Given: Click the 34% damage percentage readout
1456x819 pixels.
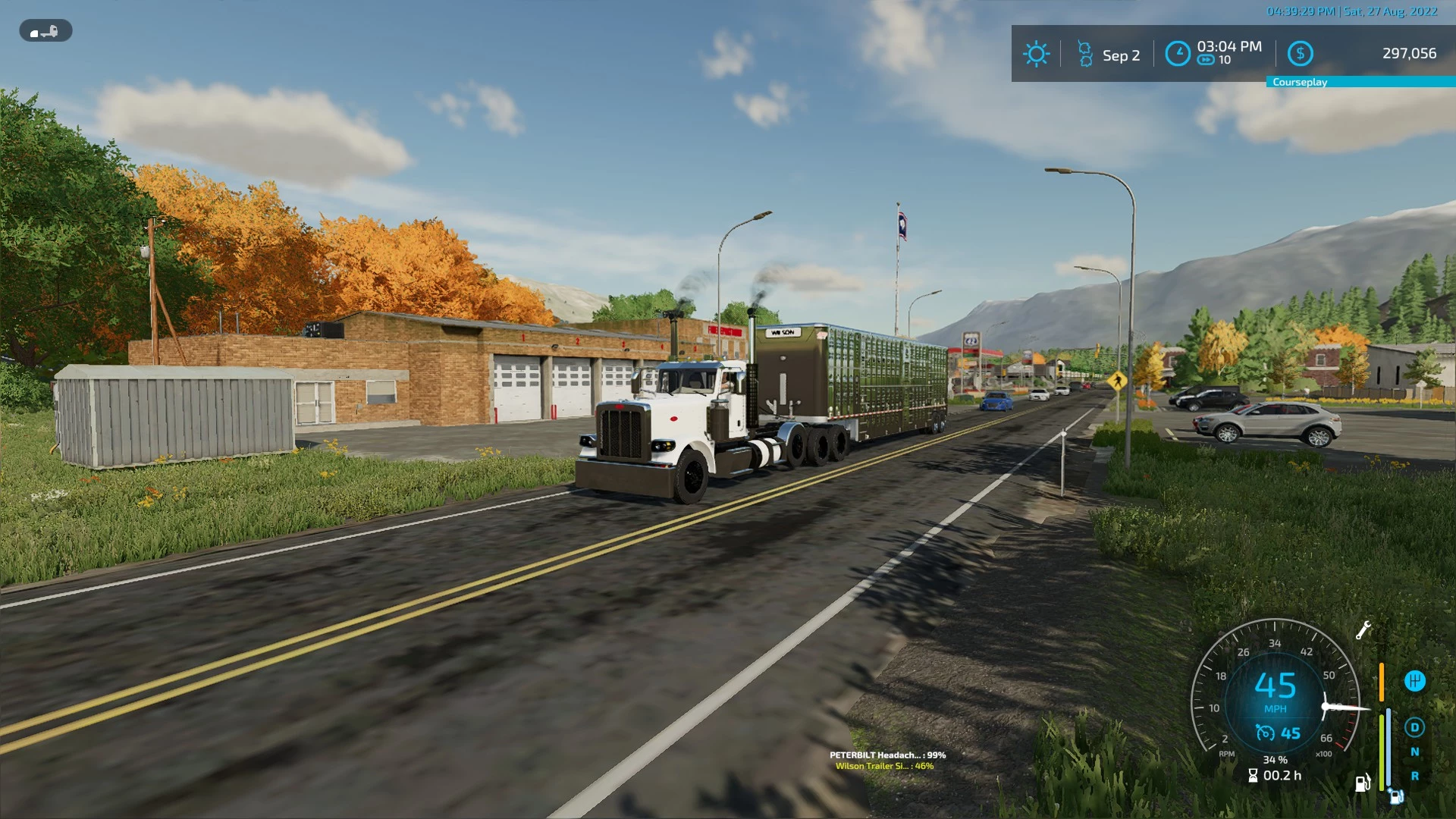Looking at the screenshot, I should 1276,760.
